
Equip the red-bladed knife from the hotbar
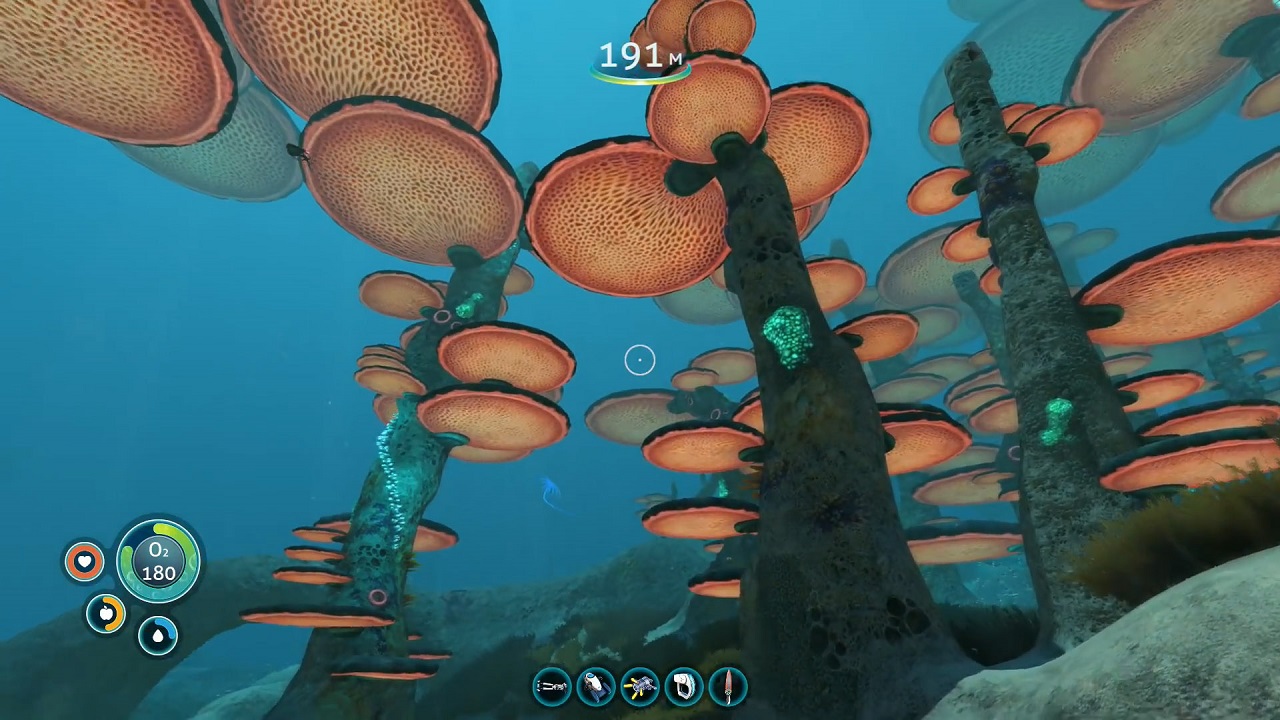(x=728, y=687)
